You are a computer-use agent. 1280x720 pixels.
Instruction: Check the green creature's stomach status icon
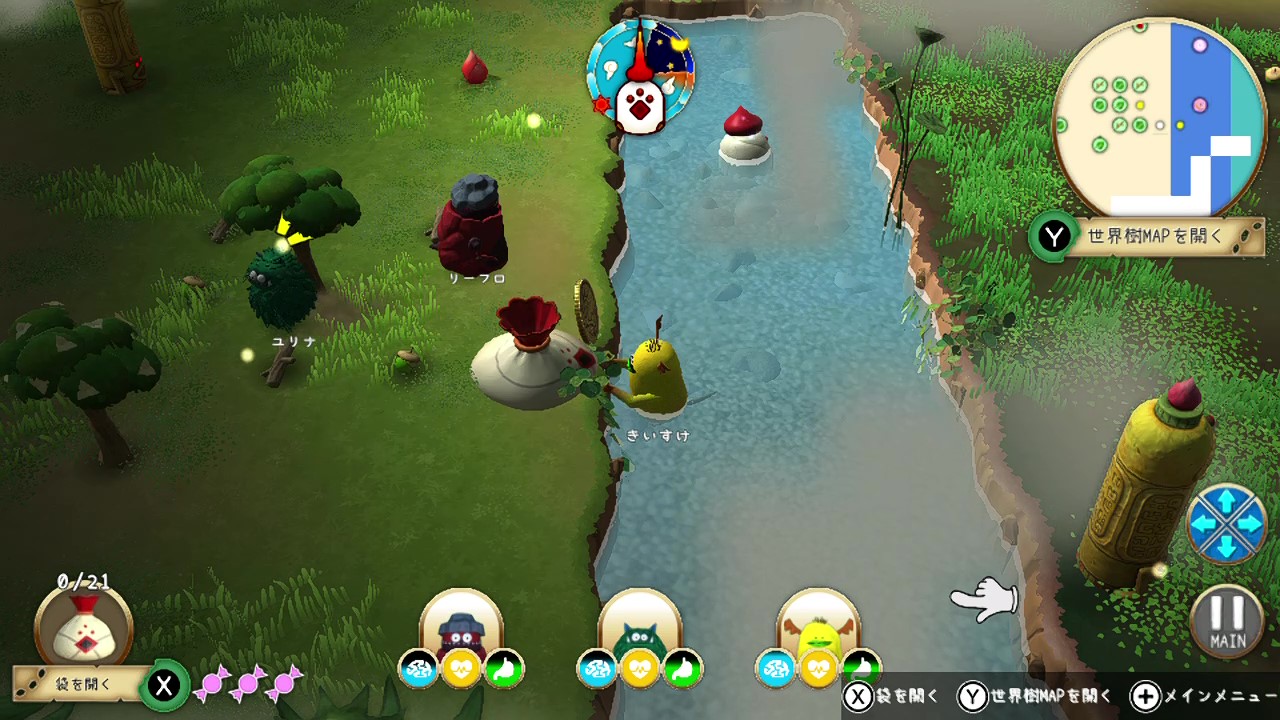683,669
